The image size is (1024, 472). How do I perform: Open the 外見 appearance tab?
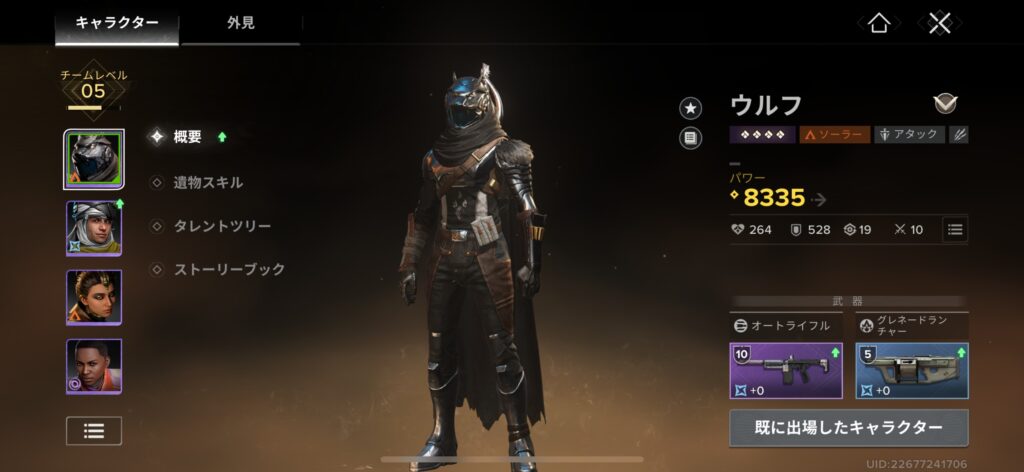(x=240, y=22)
